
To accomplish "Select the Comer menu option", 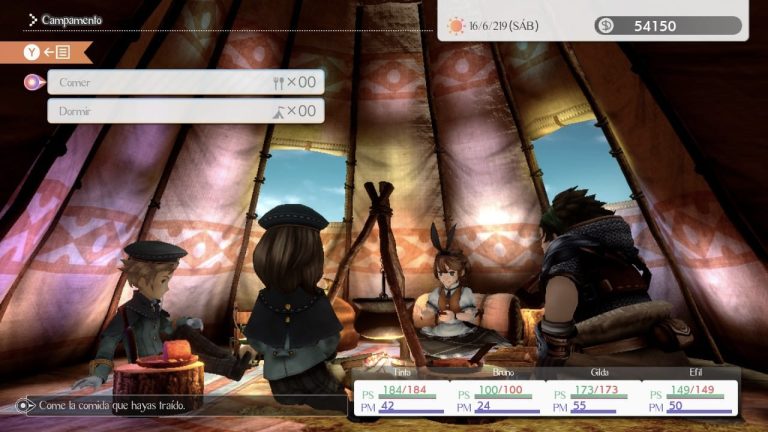I will click(185, 82).
